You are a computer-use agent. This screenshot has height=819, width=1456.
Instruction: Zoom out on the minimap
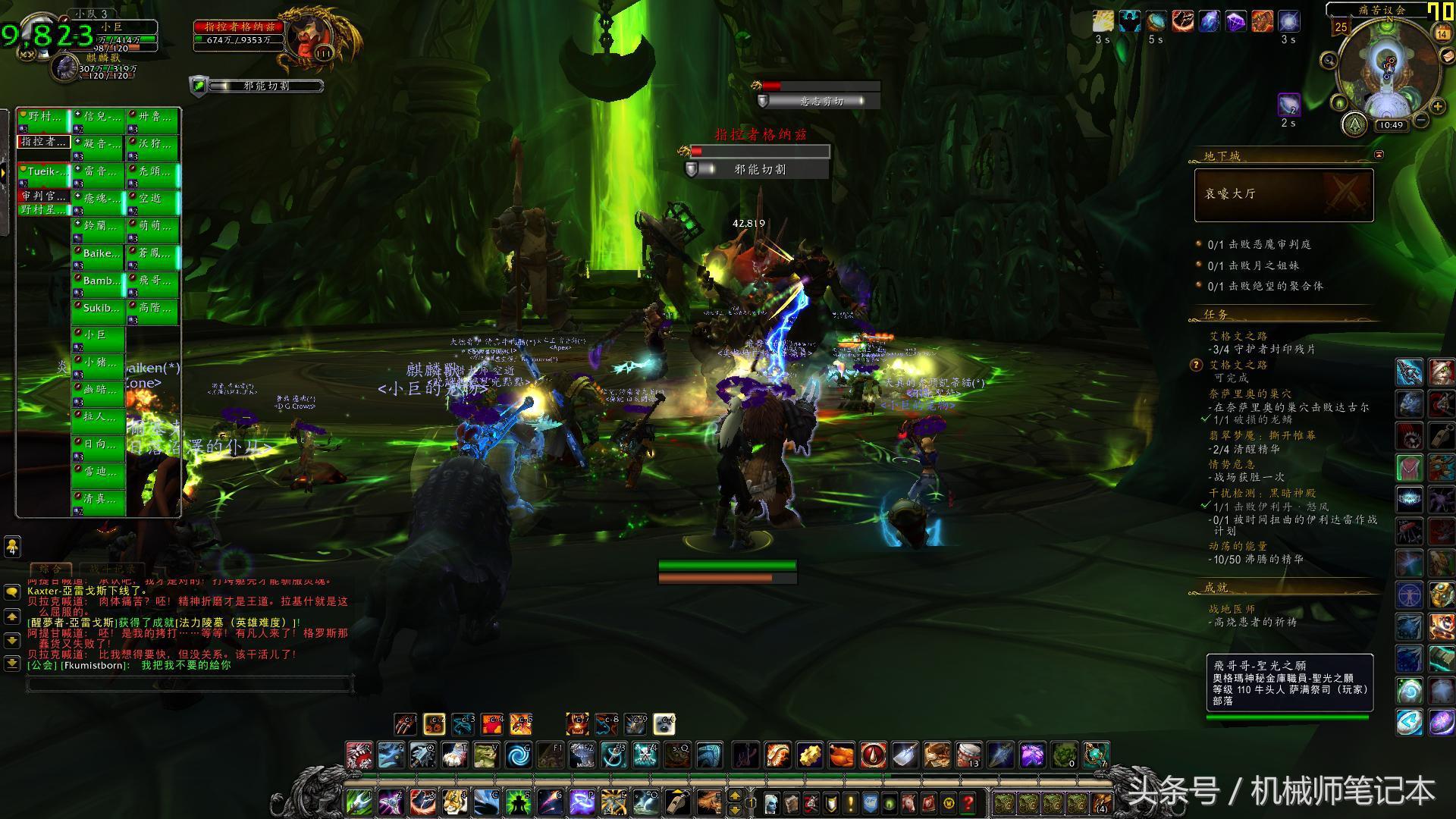pos(1422,121)
